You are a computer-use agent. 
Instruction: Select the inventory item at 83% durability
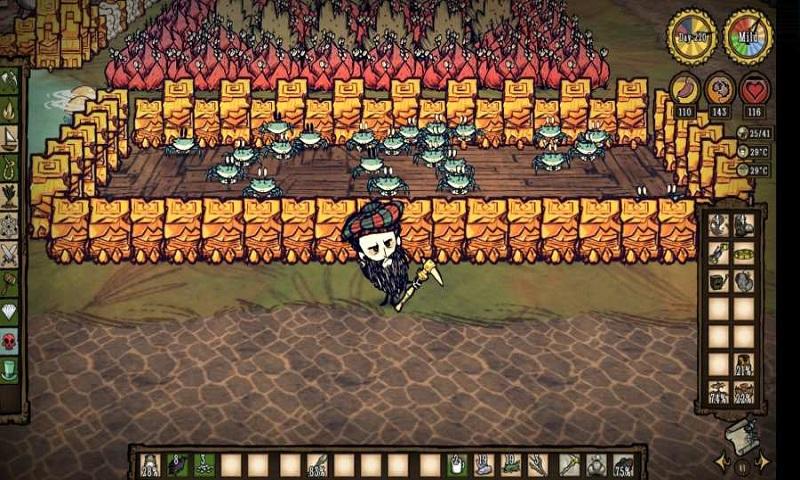coord(317,465)
